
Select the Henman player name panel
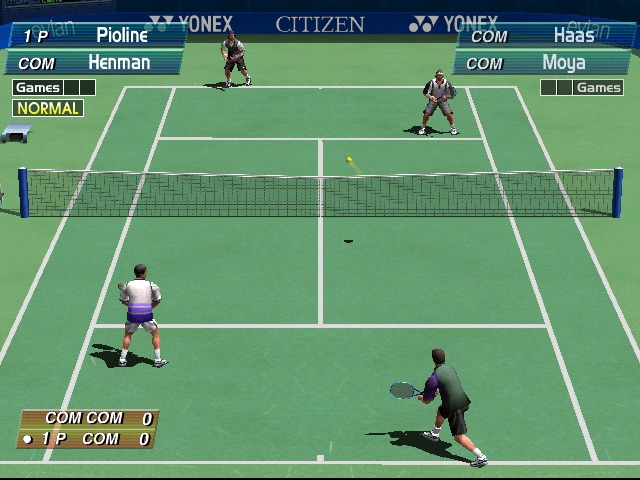(x=95, y=62)
